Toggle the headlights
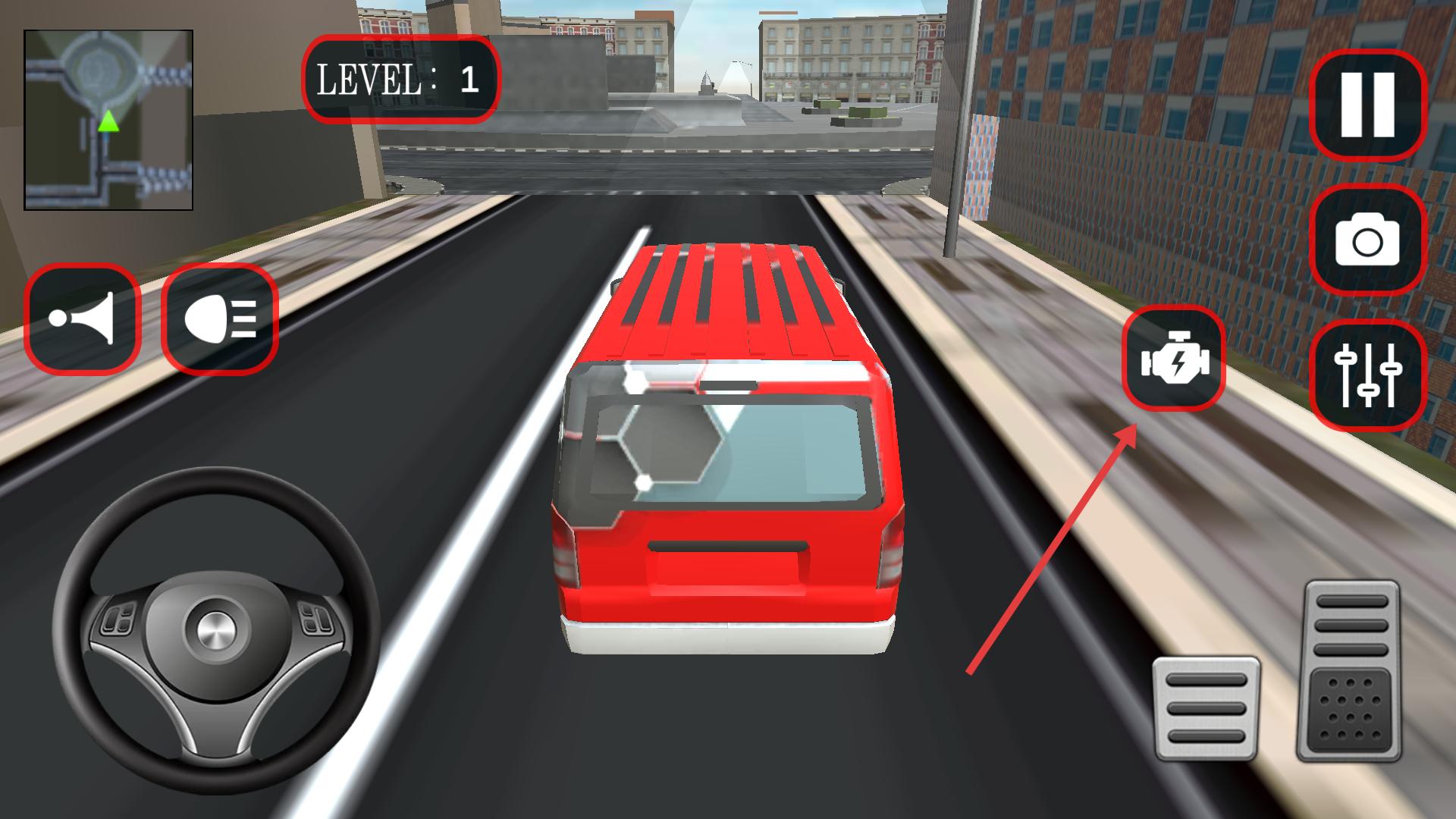The height and width of the screenshot is (819, 1456). point(220,318)
